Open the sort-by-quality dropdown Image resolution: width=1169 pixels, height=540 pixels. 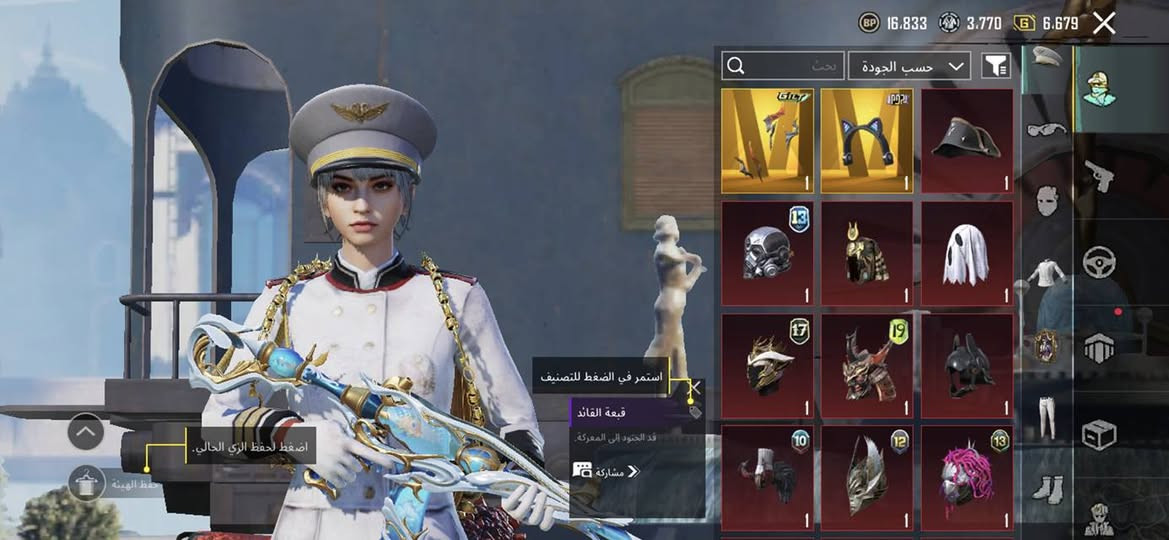coord(910,66)
